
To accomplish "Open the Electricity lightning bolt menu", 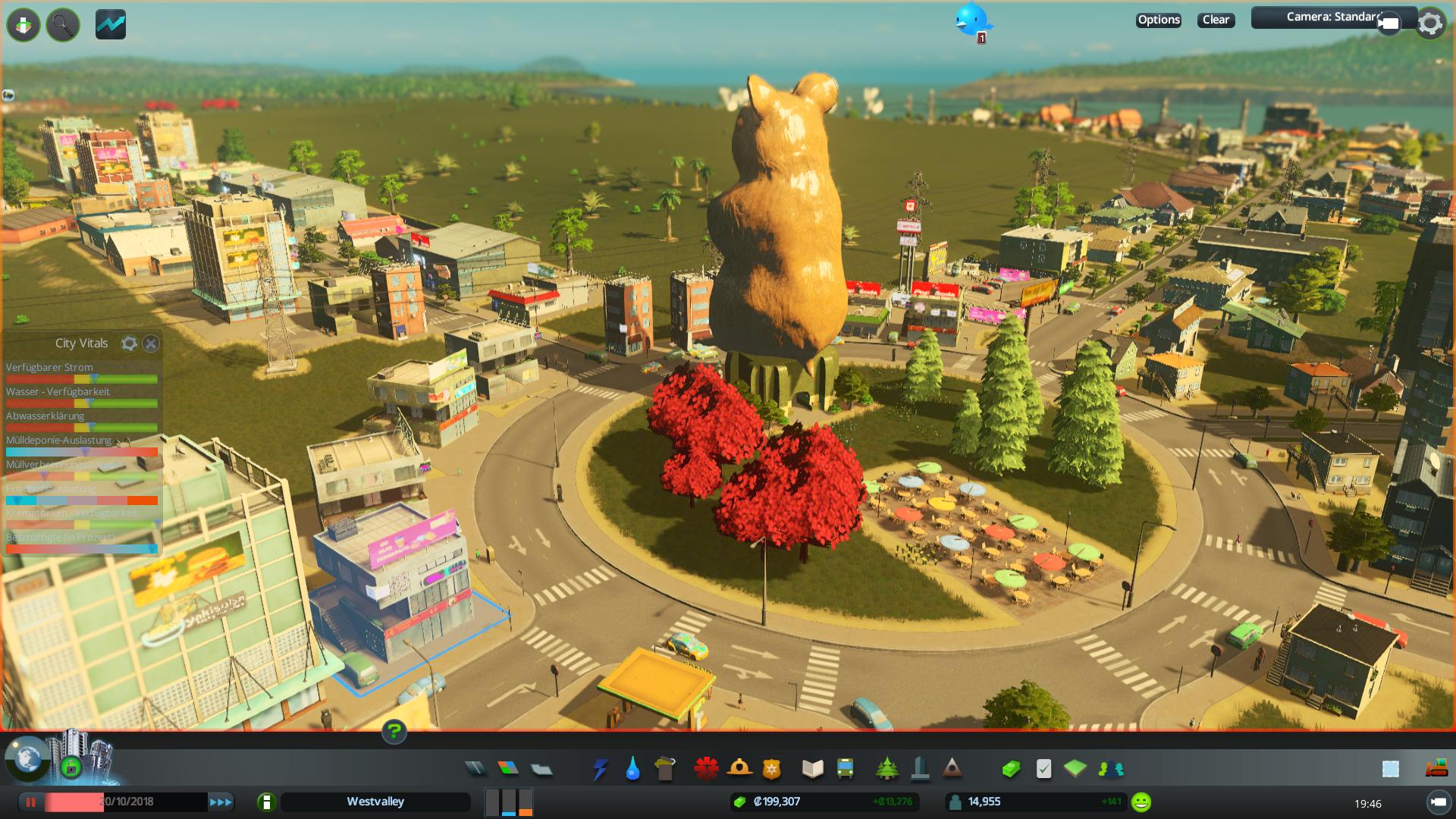I will (600, 769).
